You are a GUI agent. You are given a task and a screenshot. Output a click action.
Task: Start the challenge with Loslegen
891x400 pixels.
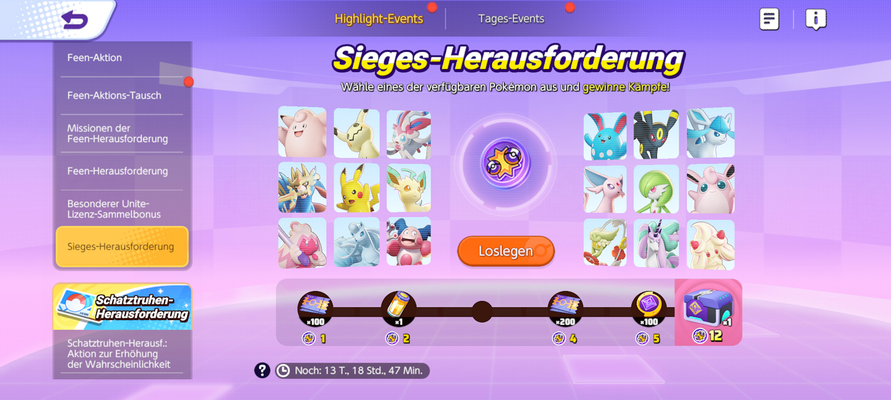pos(506,251)
